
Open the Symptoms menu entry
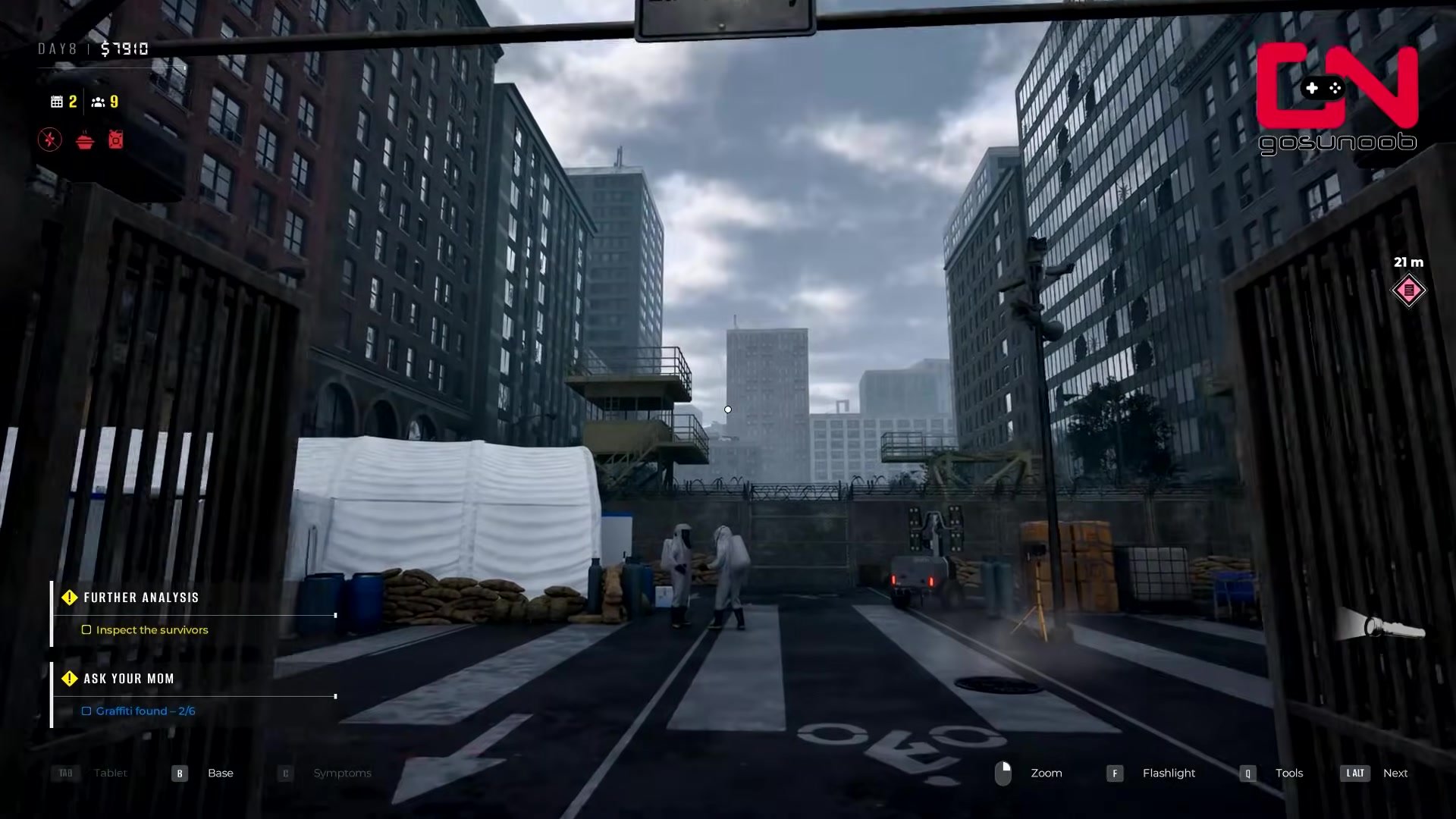(343, 773)
